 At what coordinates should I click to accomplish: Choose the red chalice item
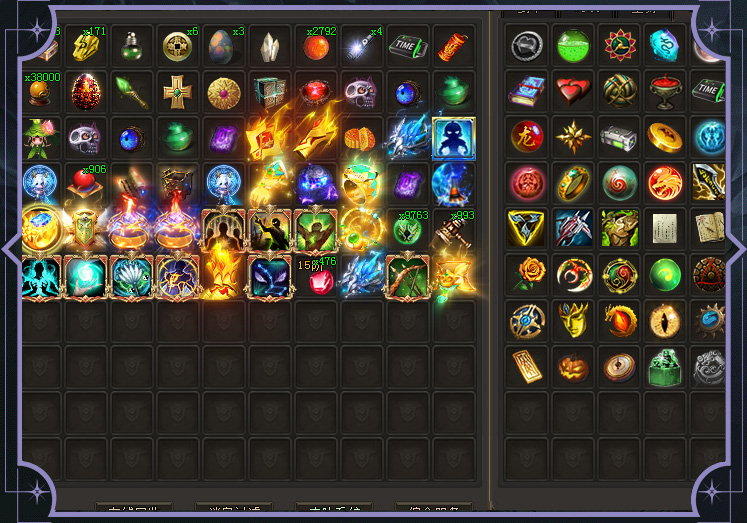tap(665, 90)
